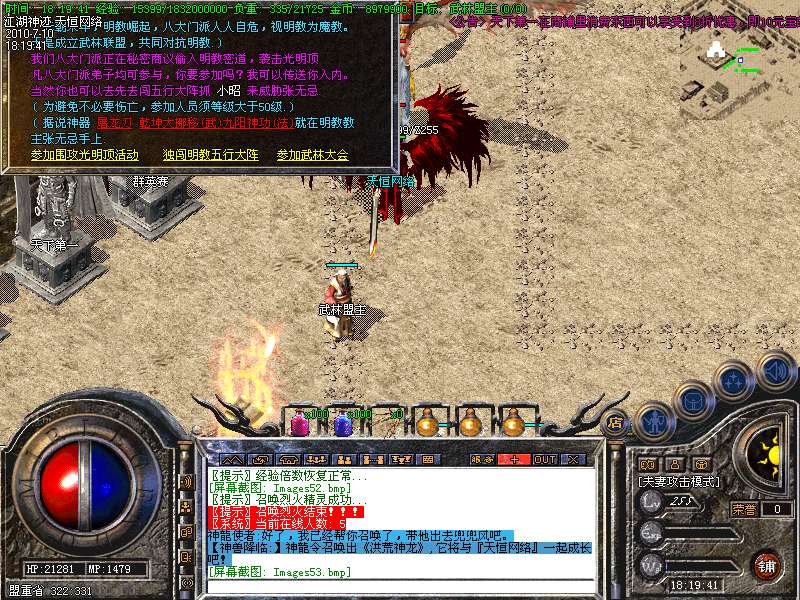Open the blue bag inventory button
The image size is (800, 600).
pyautogui.click(x=693, y=401)
